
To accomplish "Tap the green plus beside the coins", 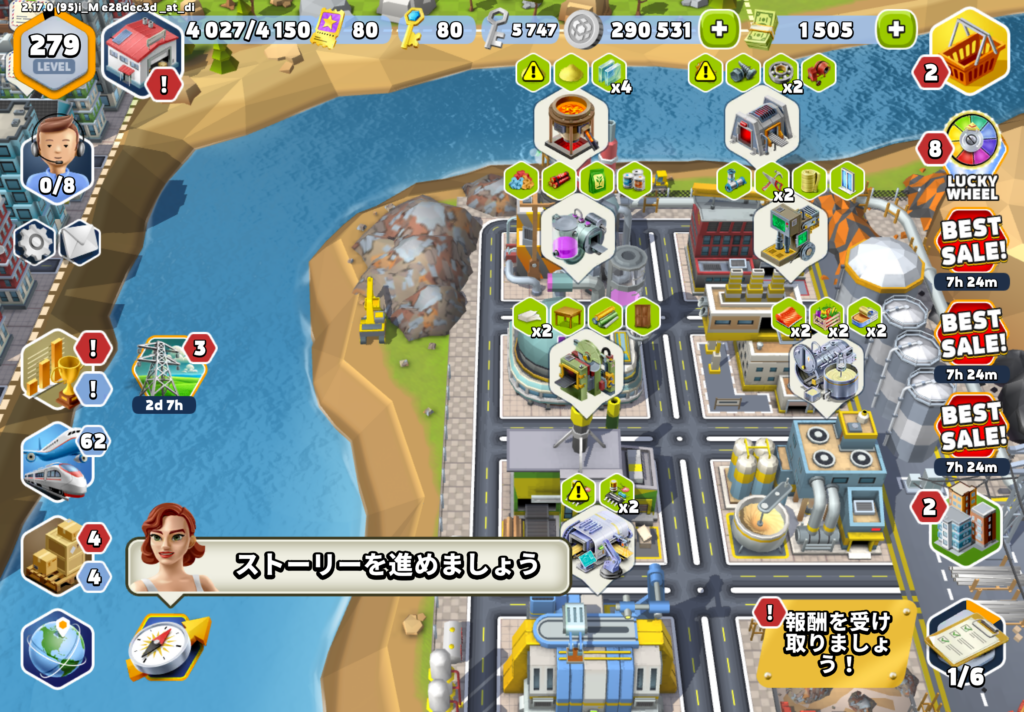I will point(718,29).
